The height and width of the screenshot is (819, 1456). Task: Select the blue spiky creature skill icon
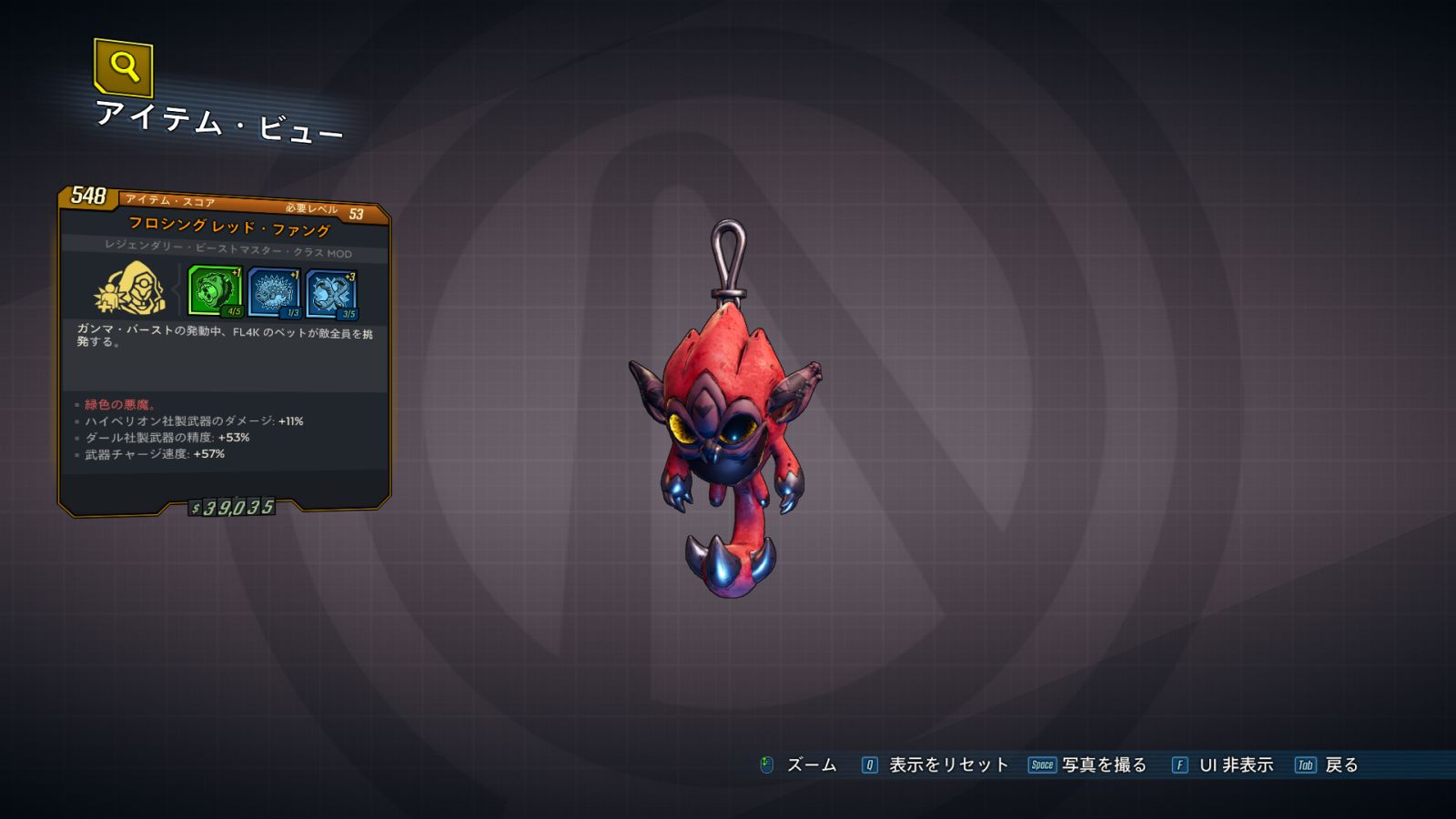tap(274, 292)
